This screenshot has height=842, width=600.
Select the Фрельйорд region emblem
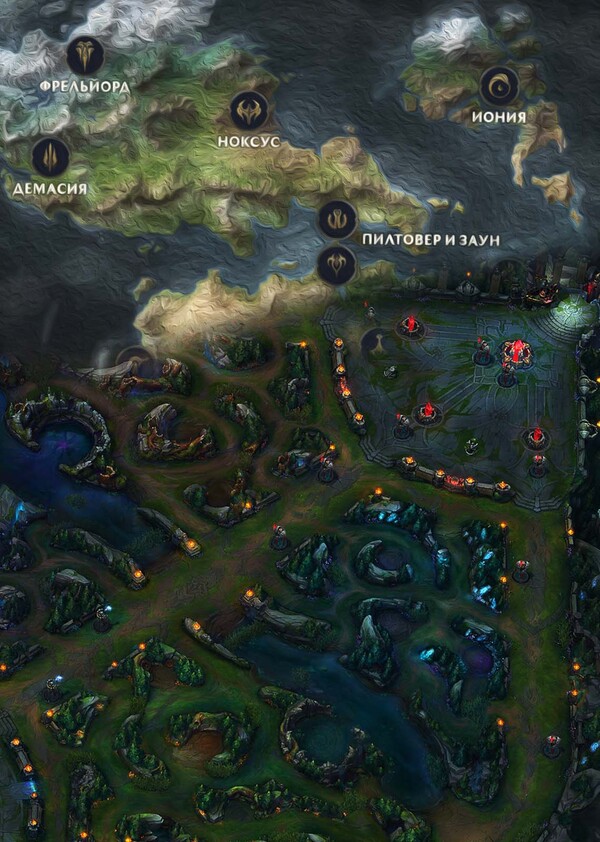(85, 56)
